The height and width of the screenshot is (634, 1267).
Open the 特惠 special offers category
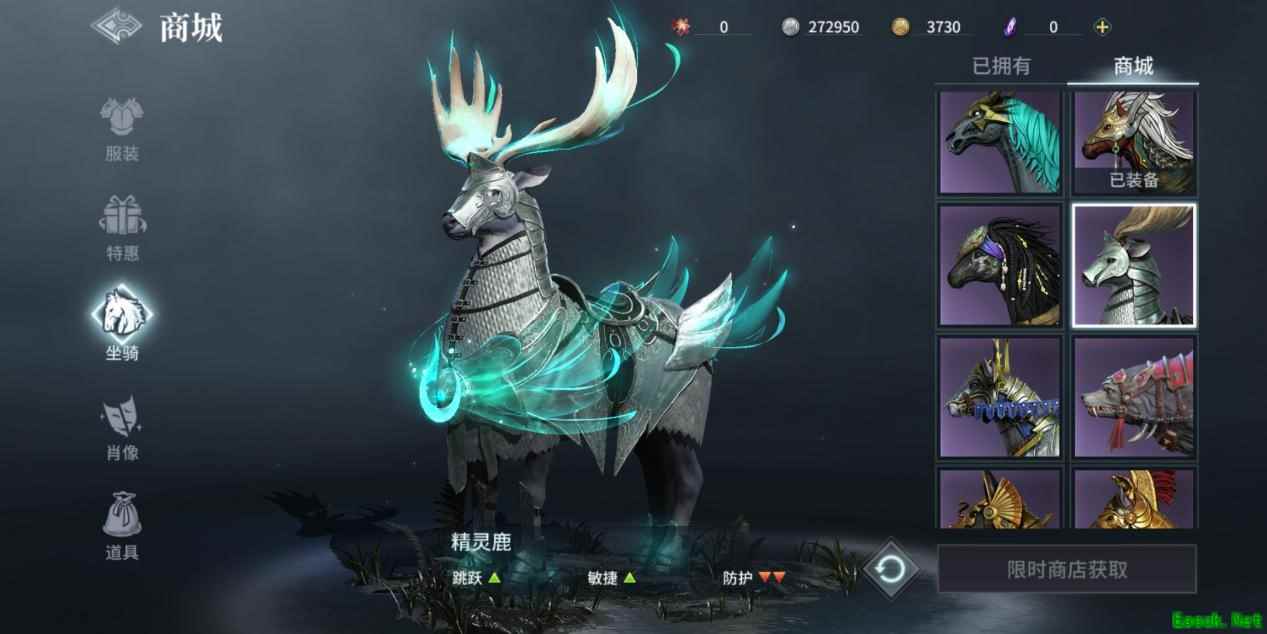coord(122,228)
